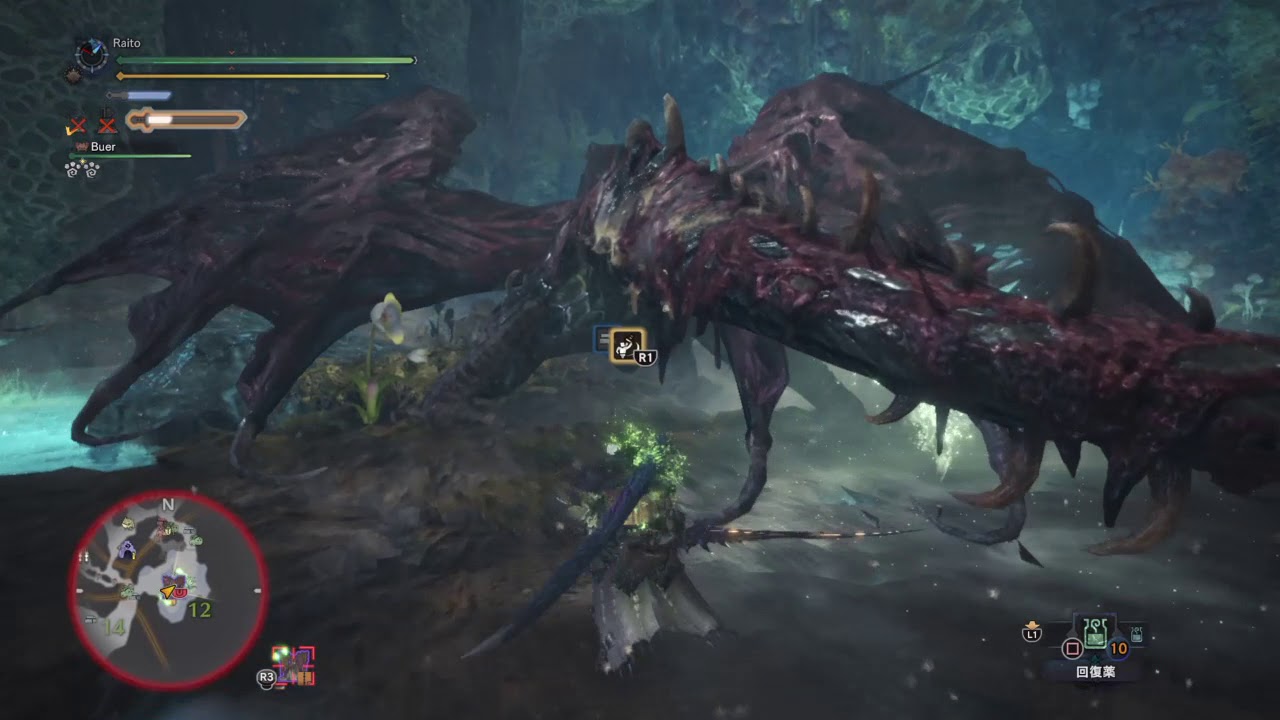Click the slinger item icon at screen center

[x=627, y=345]
